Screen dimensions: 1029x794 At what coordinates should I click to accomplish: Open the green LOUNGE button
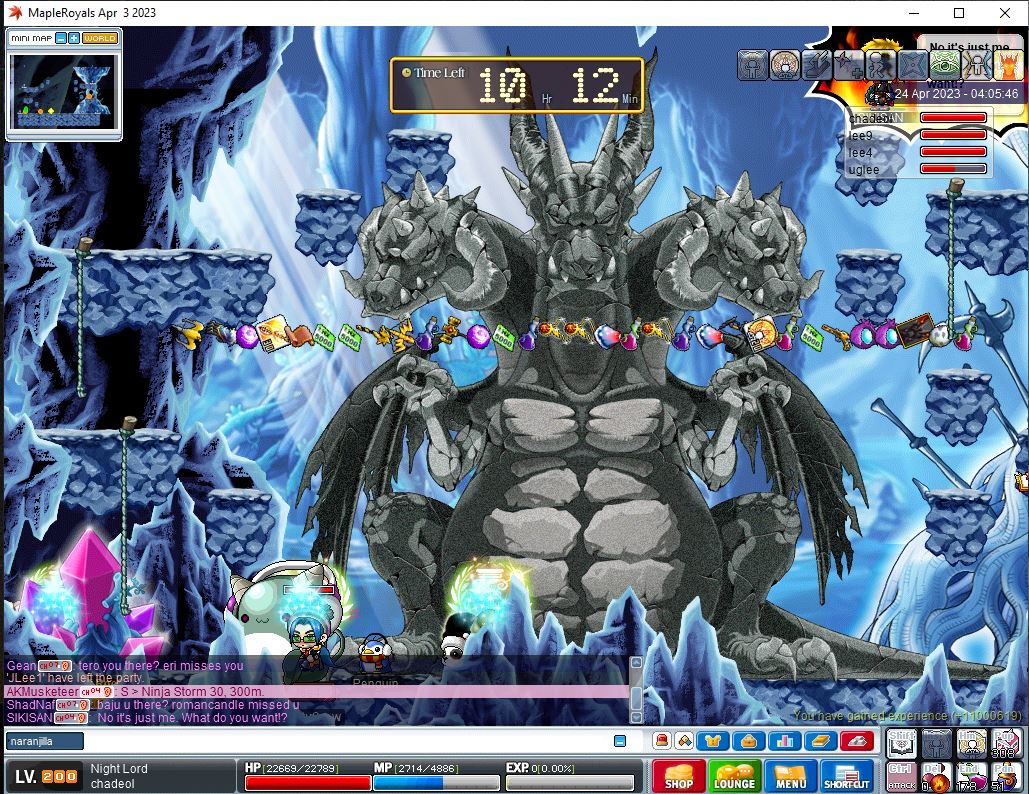(734, 776)
